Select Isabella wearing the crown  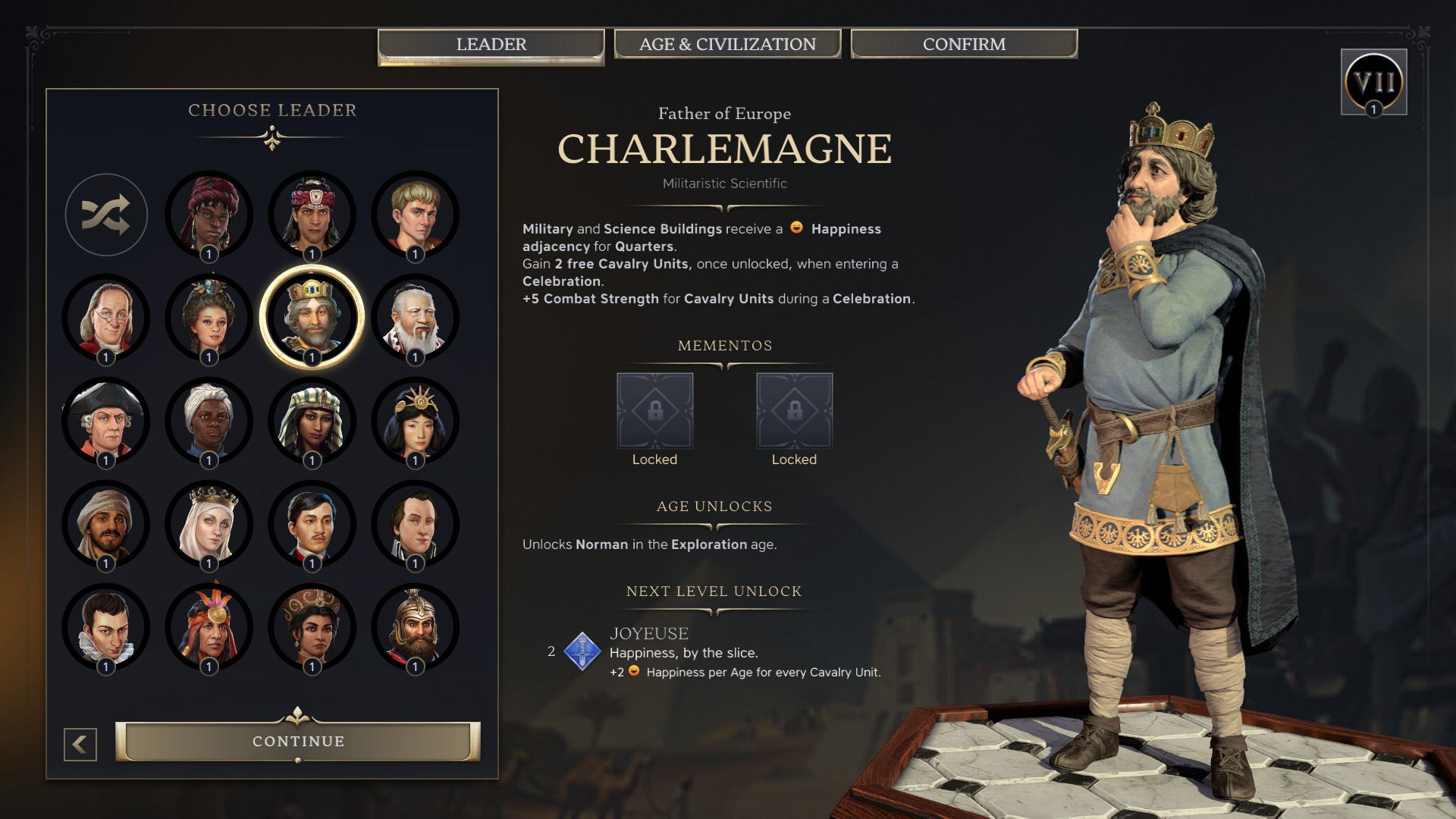pos(211,523)
